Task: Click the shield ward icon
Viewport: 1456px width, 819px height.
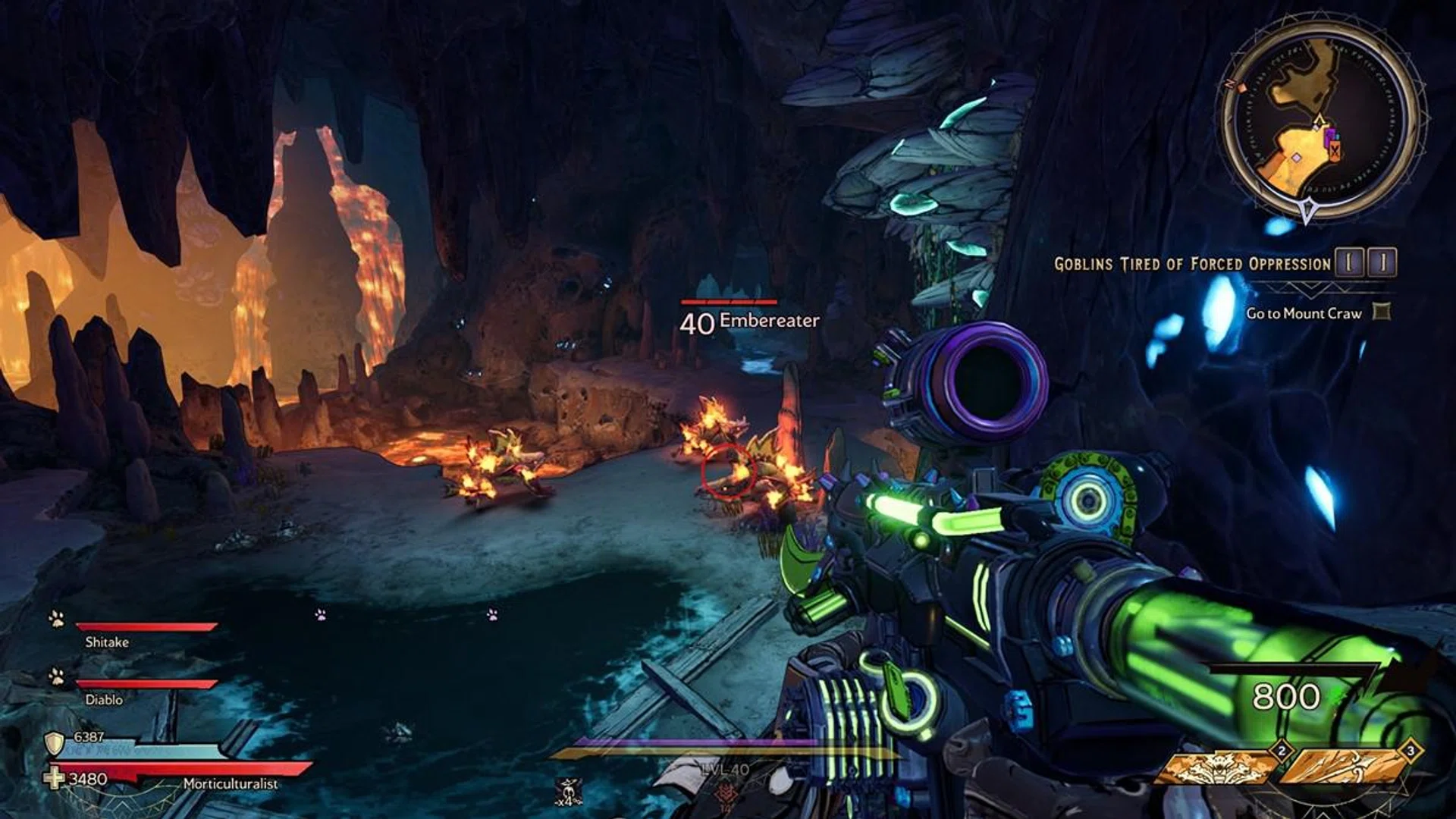Action: coord(55,743)
